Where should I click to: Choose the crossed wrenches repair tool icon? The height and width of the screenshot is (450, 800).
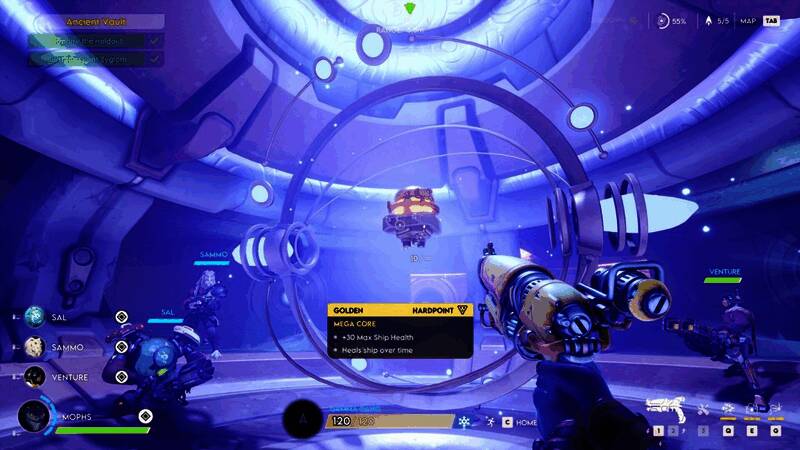pyautogui.click(x=703, y=408)
